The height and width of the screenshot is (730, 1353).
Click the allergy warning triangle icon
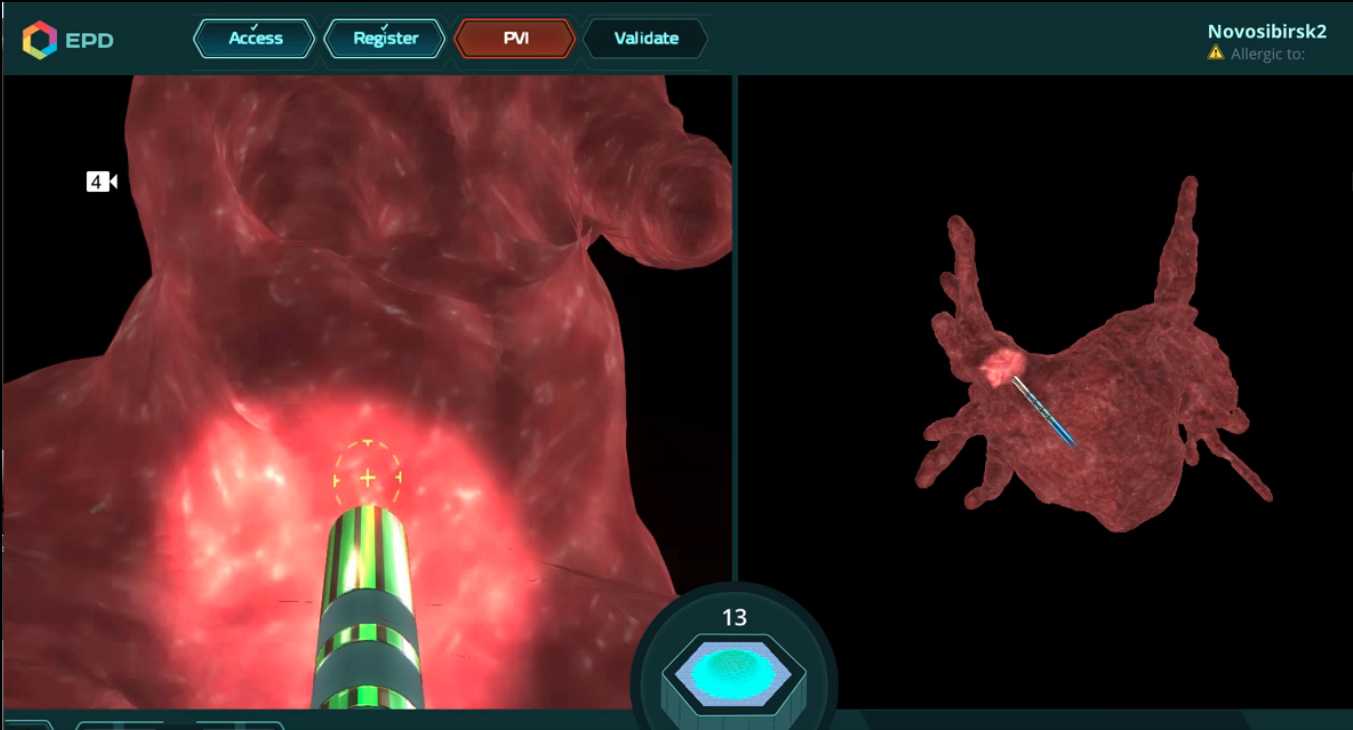coord(1216,53)
